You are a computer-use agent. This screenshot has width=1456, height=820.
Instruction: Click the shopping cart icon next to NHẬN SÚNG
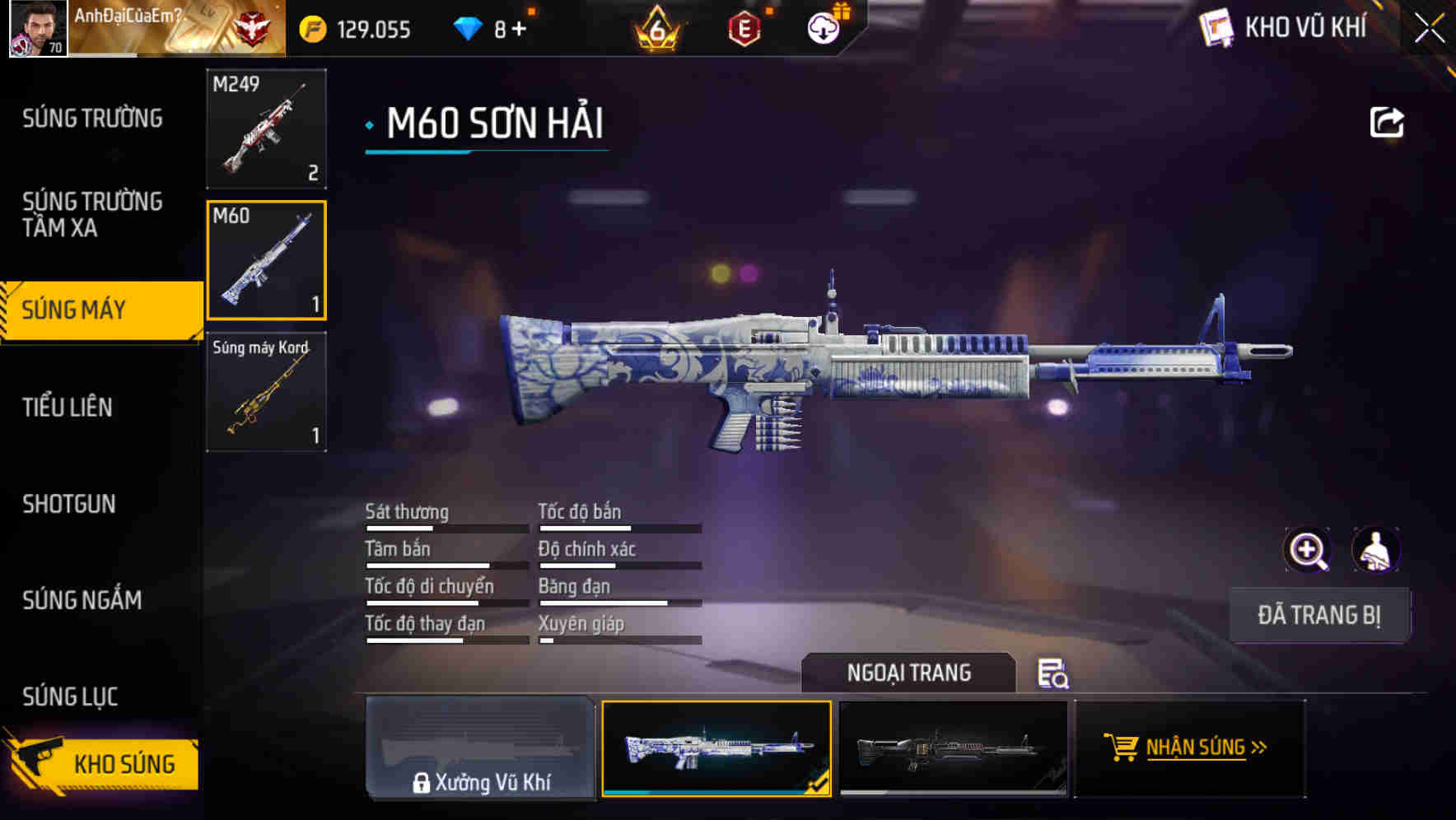(x=1122, y=748)
